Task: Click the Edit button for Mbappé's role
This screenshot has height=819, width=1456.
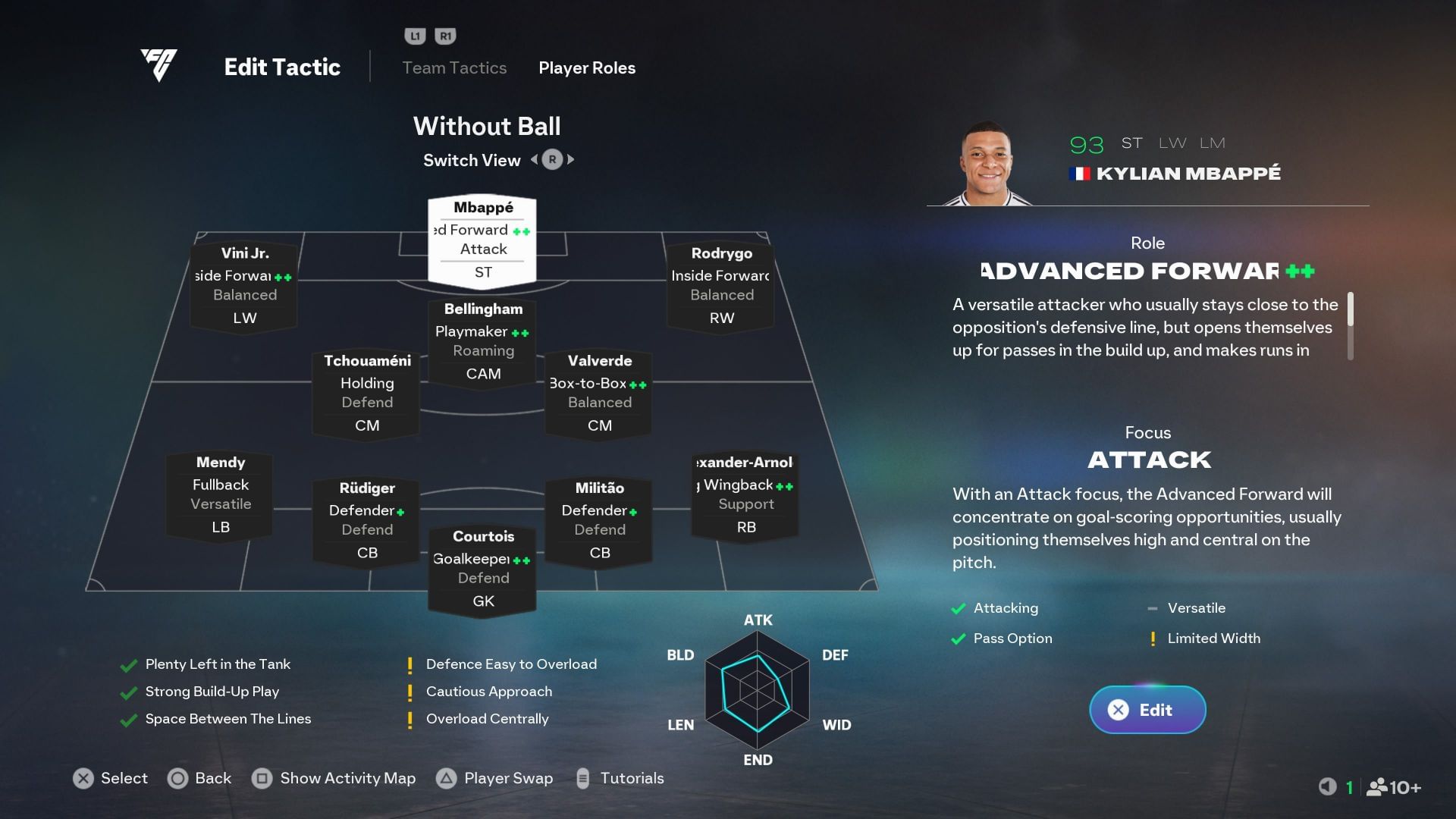Action: click(1147, 710)
